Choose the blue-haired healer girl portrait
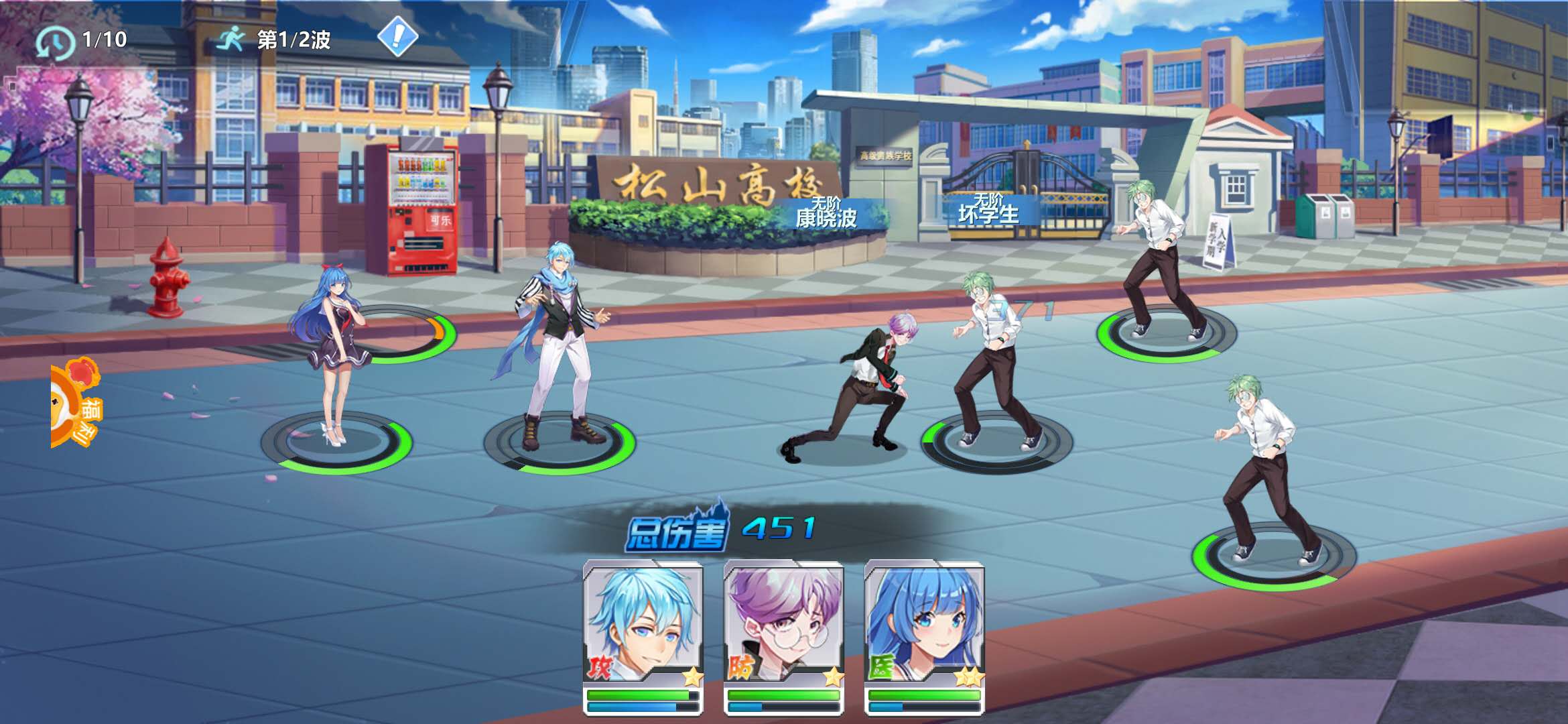The width and height of the screenshot is (1568, 724). pos(924,623)
